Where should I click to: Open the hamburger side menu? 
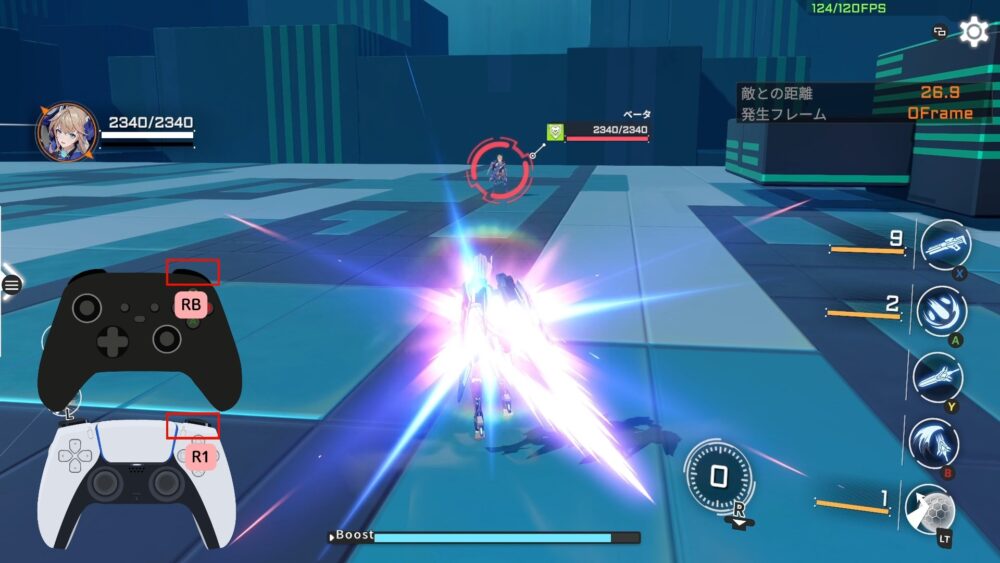tap(12, 285)
